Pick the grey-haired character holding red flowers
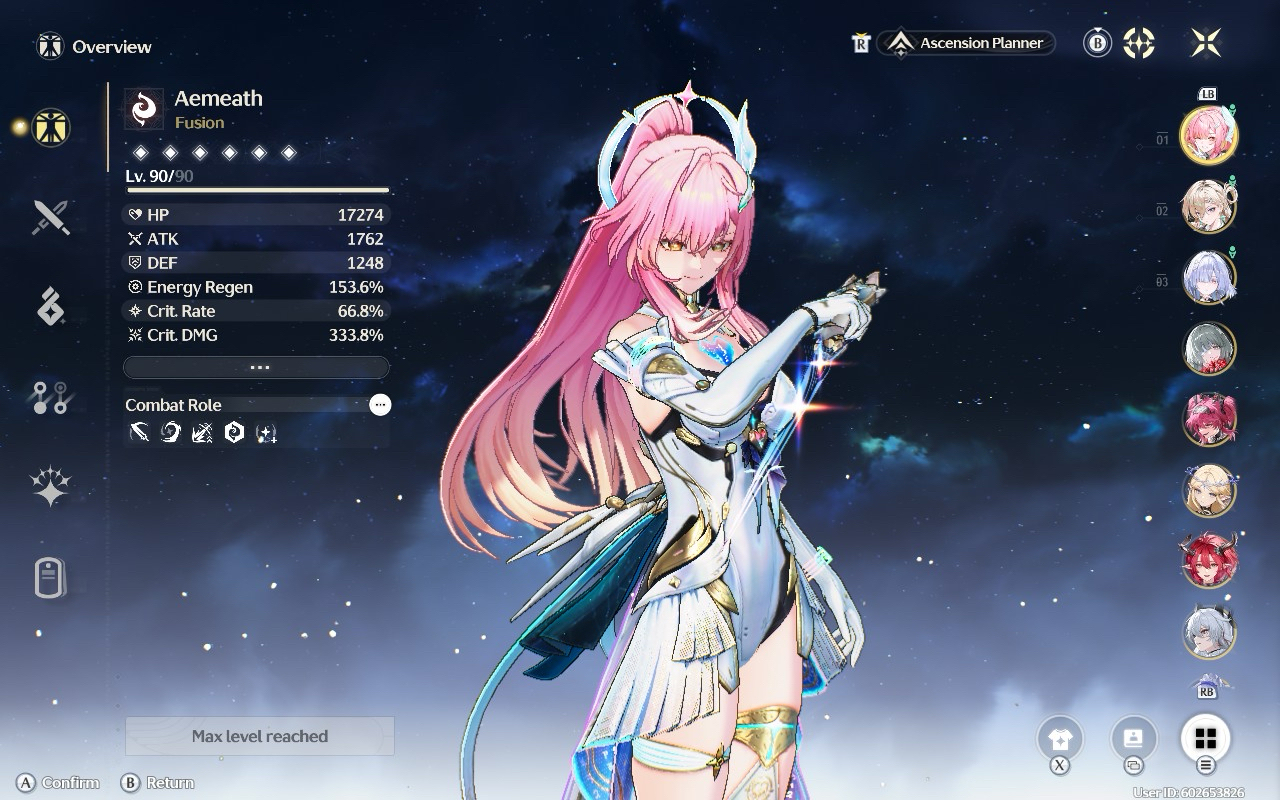Image resolution: width=1280 pixels, height=800 pixels. (1209, 348)
